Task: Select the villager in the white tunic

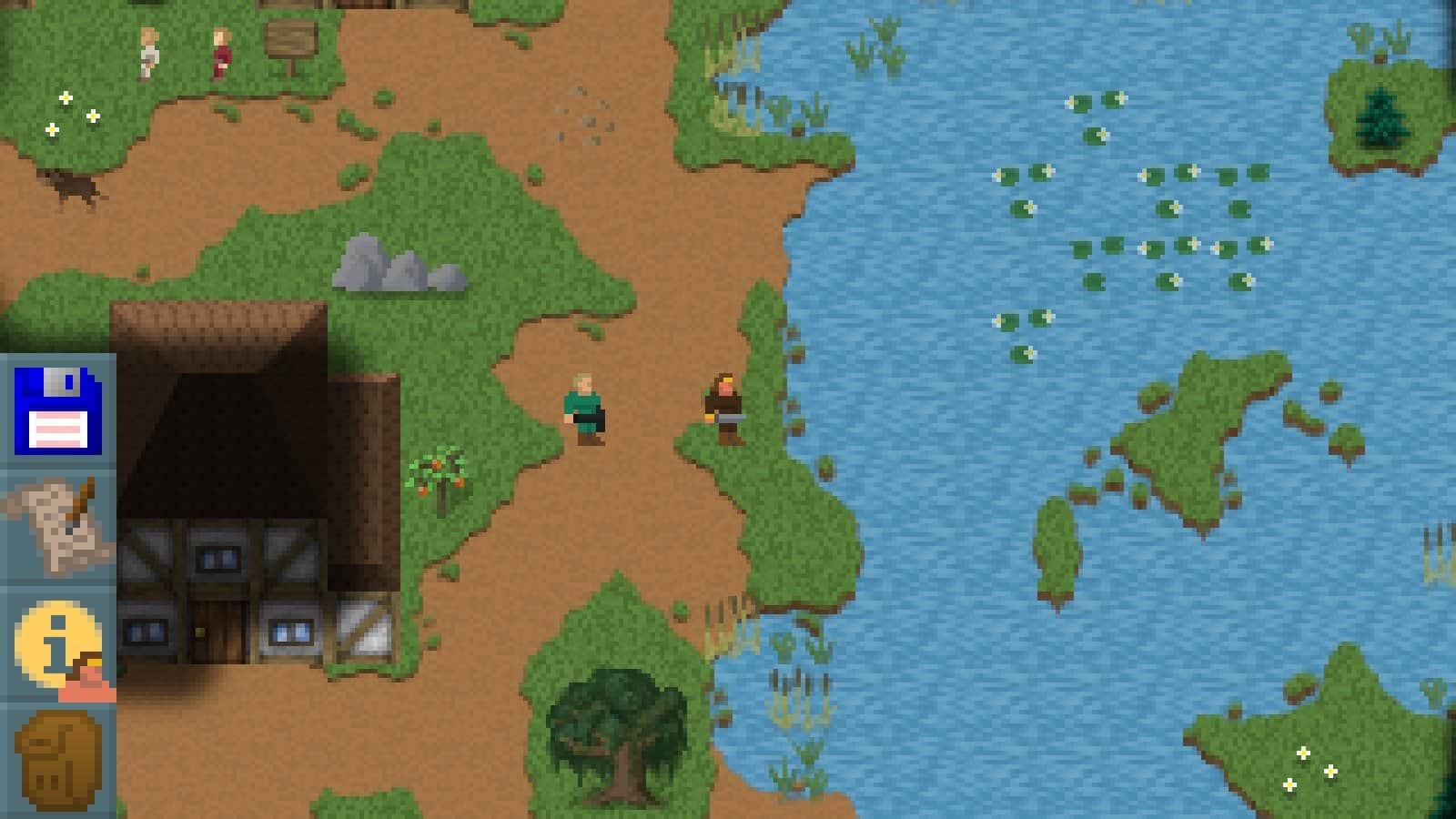Action: (x=148, y=50)
